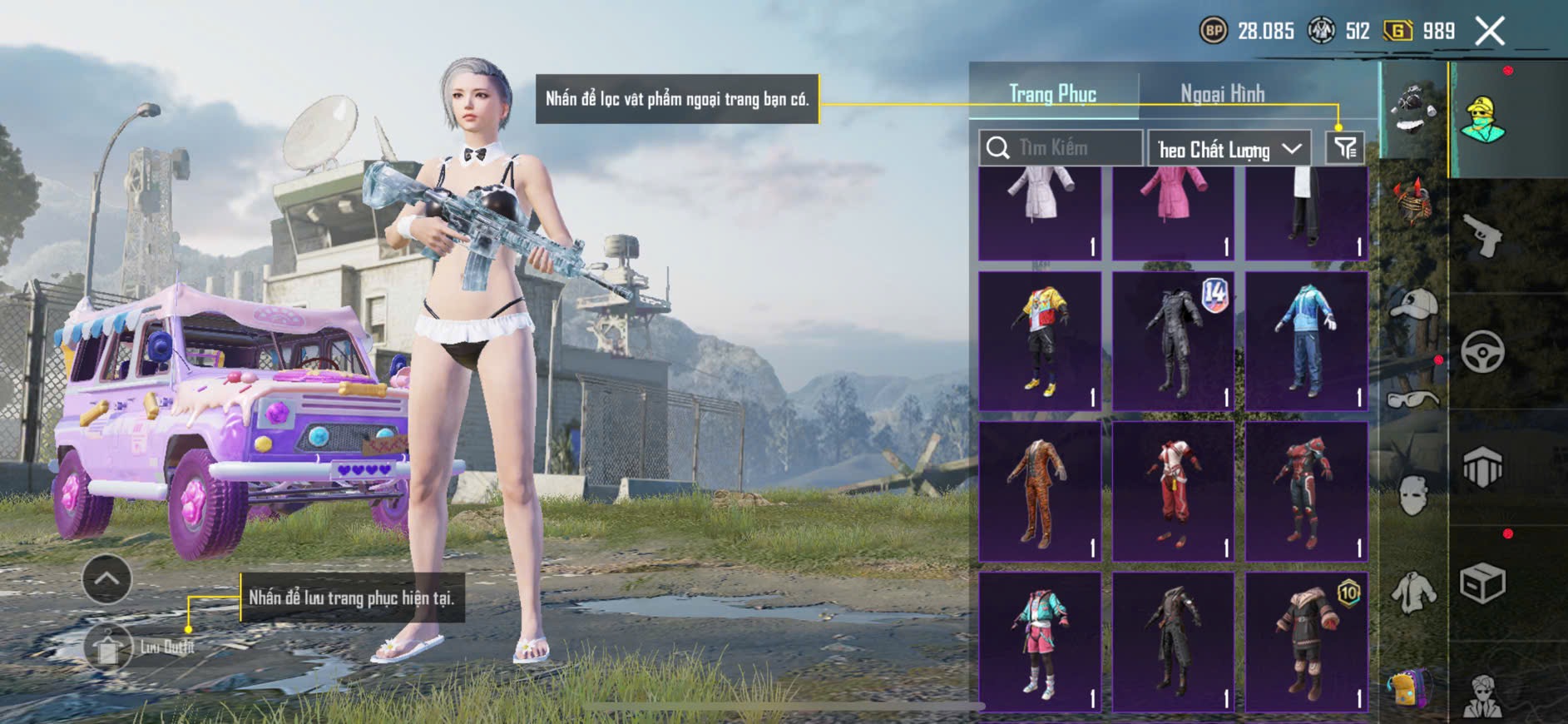Show the glasses eyewear category
The width and height of the screenshot is (1568, 724).
coord(1413,399)
